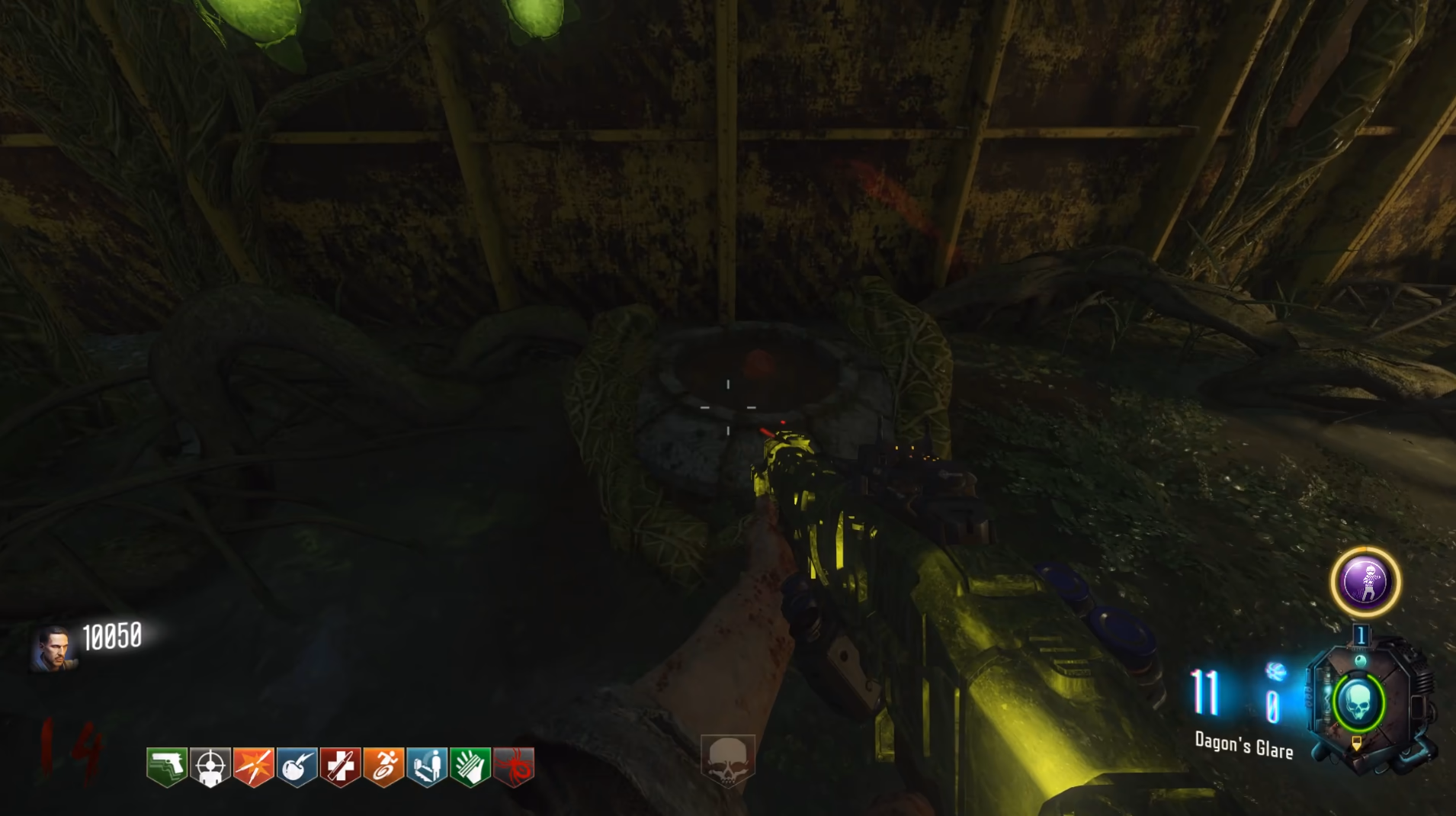Choose the Electric Cherry perk icon
Screen dimensions: 1456x816
pyautogui.click(x=297, y=766)
